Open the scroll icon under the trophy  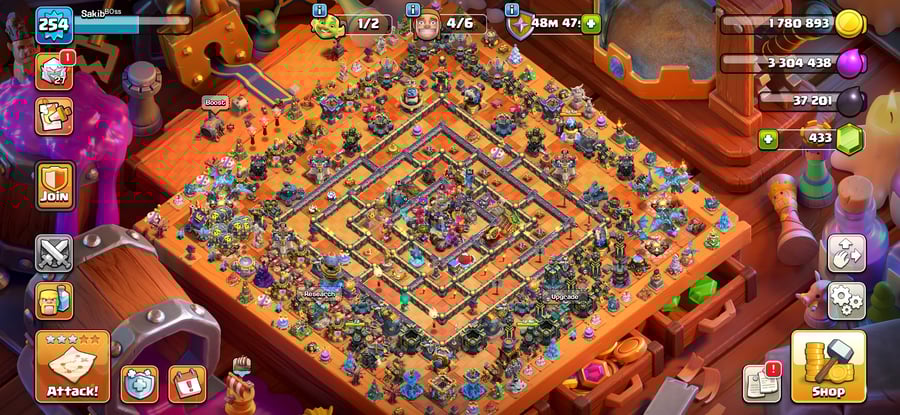[54, 116]
